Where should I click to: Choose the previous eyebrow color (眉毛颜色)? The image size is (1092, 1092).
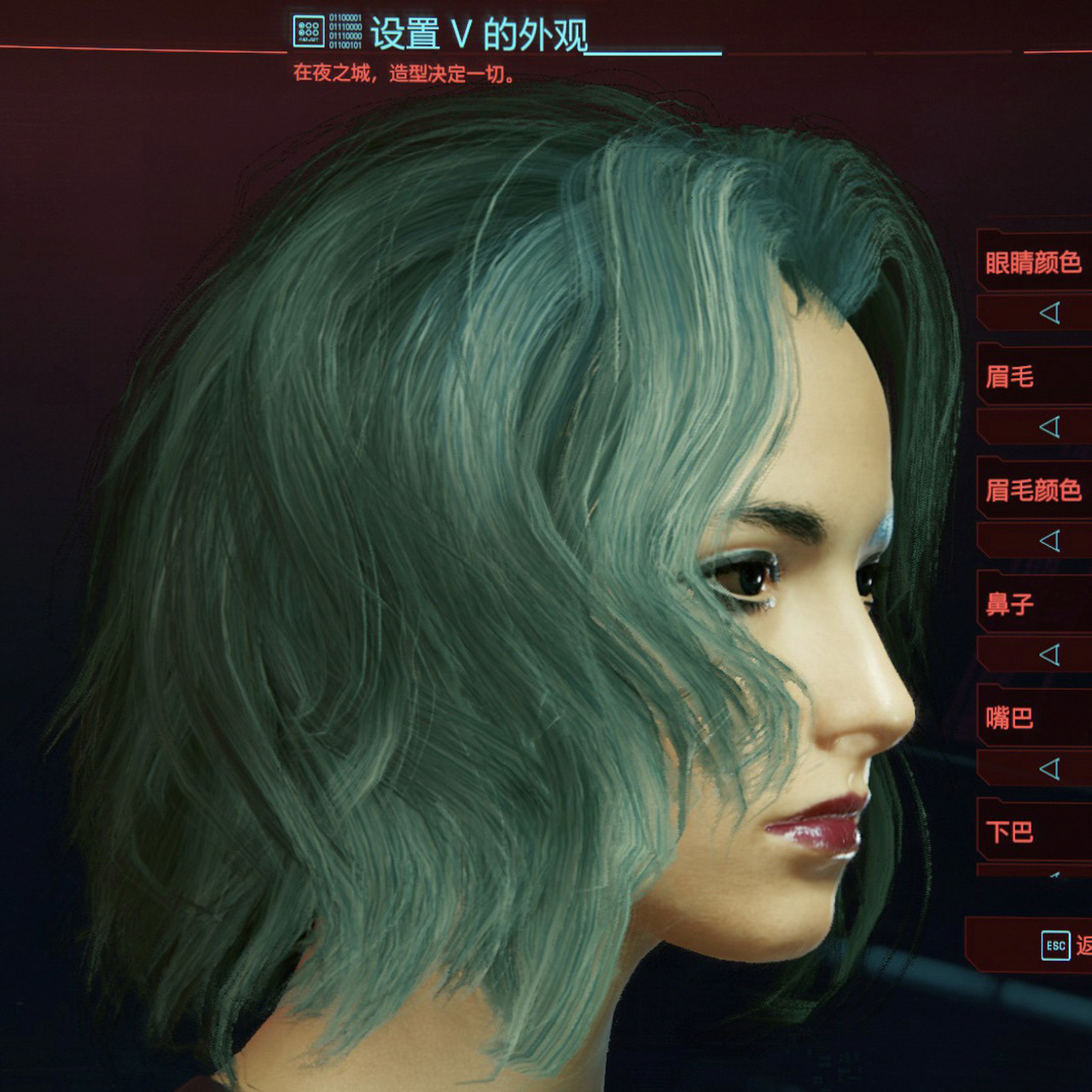(x=1050, y=541)
